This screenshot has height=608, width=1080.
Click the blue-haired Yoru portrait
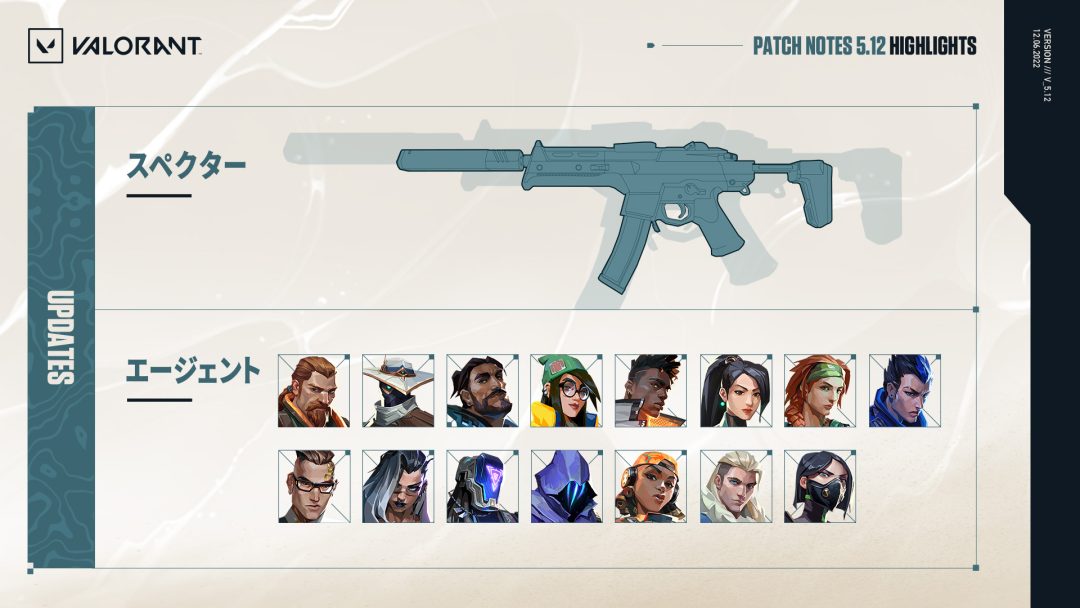[904, 390]
